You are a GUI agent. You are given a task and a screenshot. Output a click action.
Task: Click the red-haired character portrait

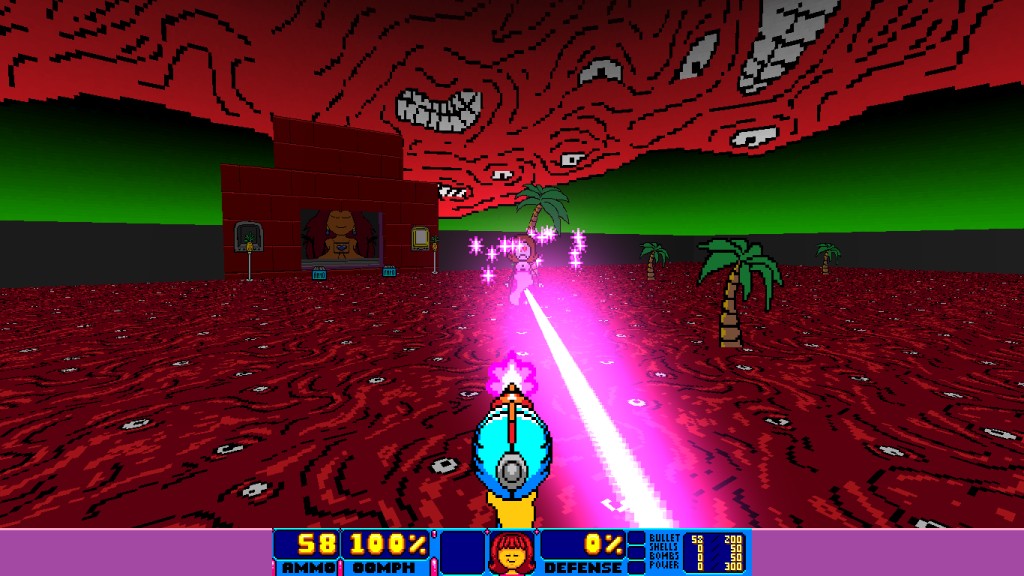512,552
